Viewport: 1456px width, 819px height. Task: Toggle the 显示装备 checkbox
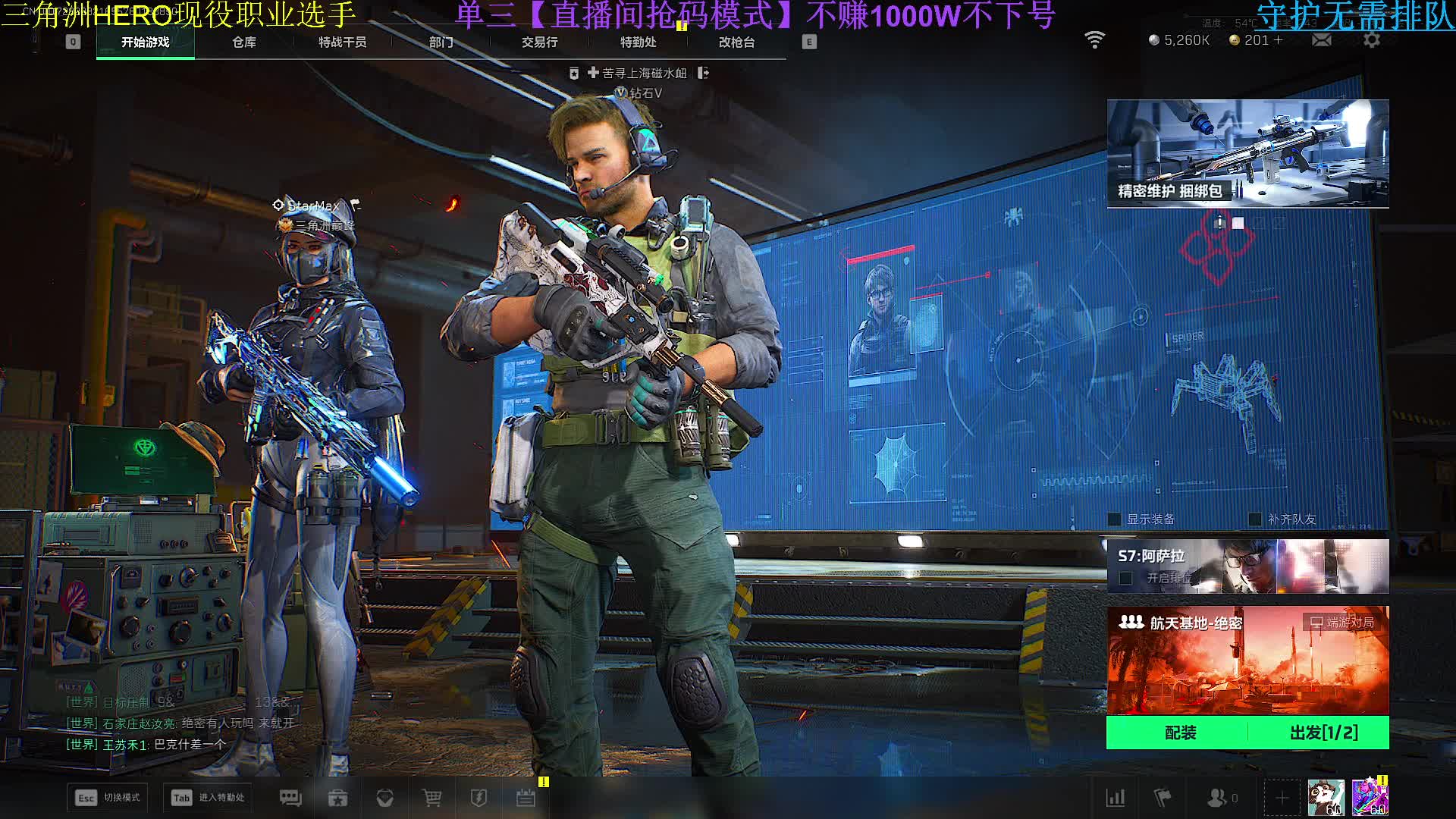tap(1115, 519)
